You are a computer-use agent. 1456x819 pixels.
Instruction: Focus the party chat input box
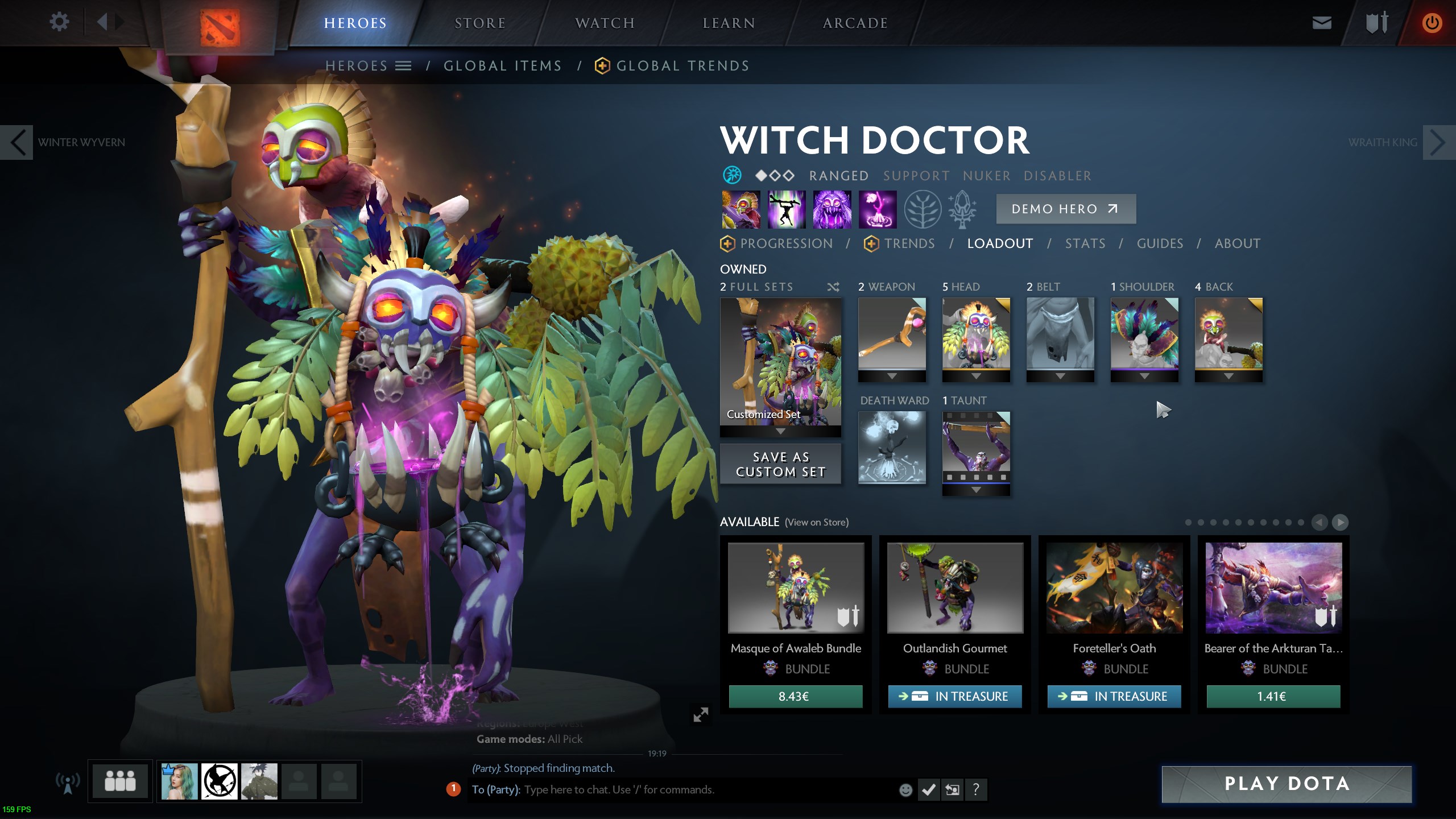705,790
